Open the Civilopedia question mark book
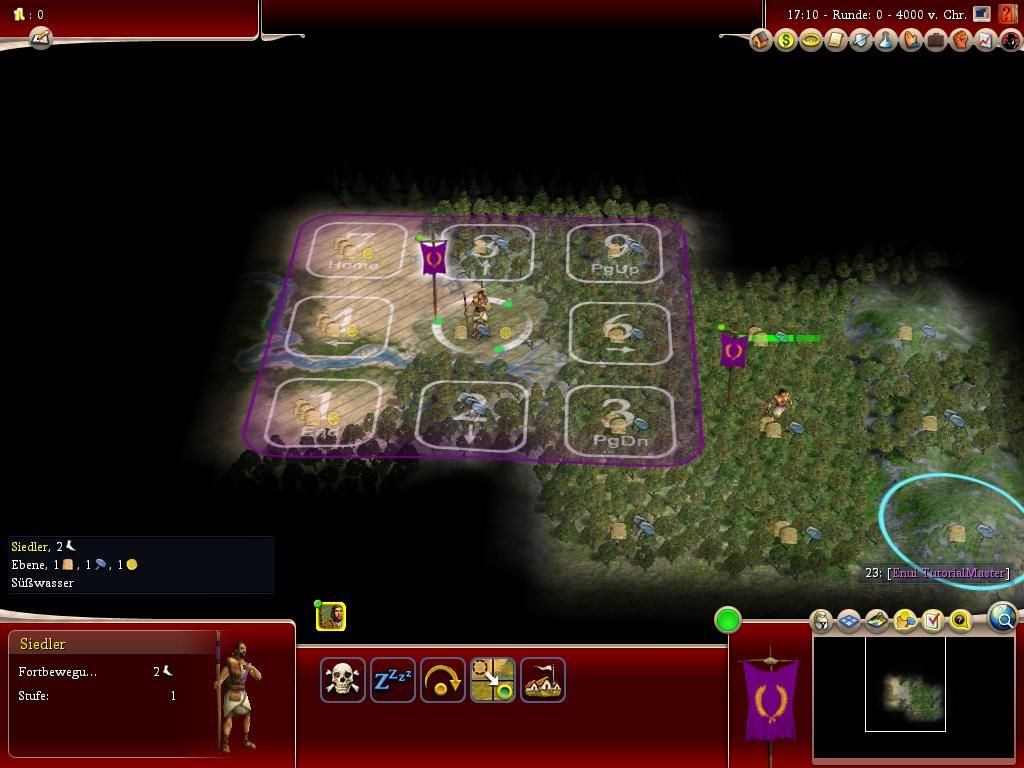 1007,15
